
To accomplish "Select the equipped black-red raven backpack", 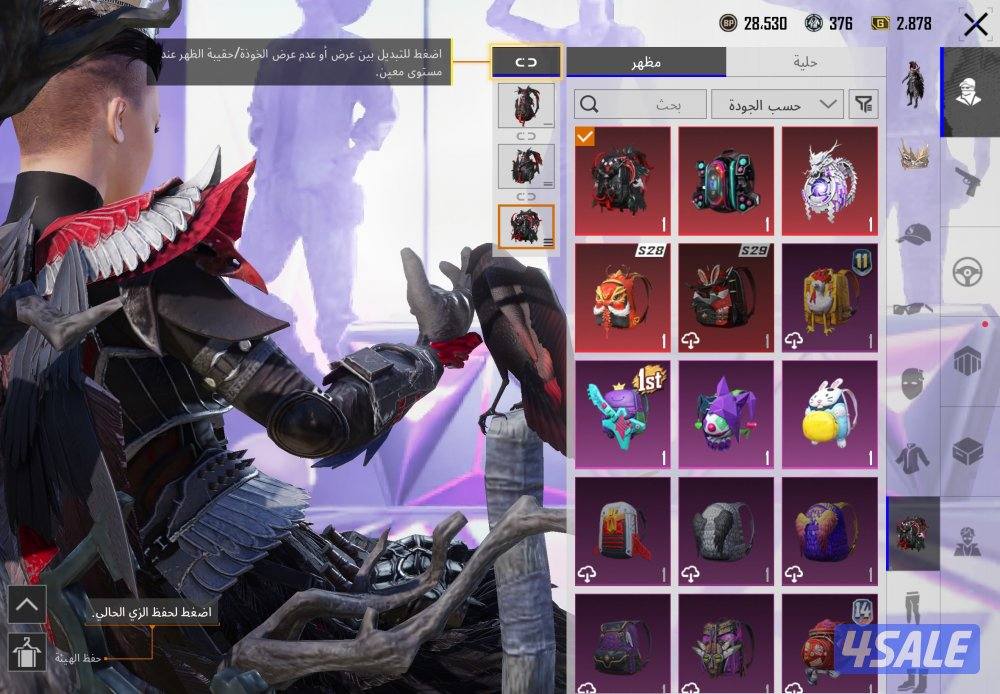I will 622,180.
